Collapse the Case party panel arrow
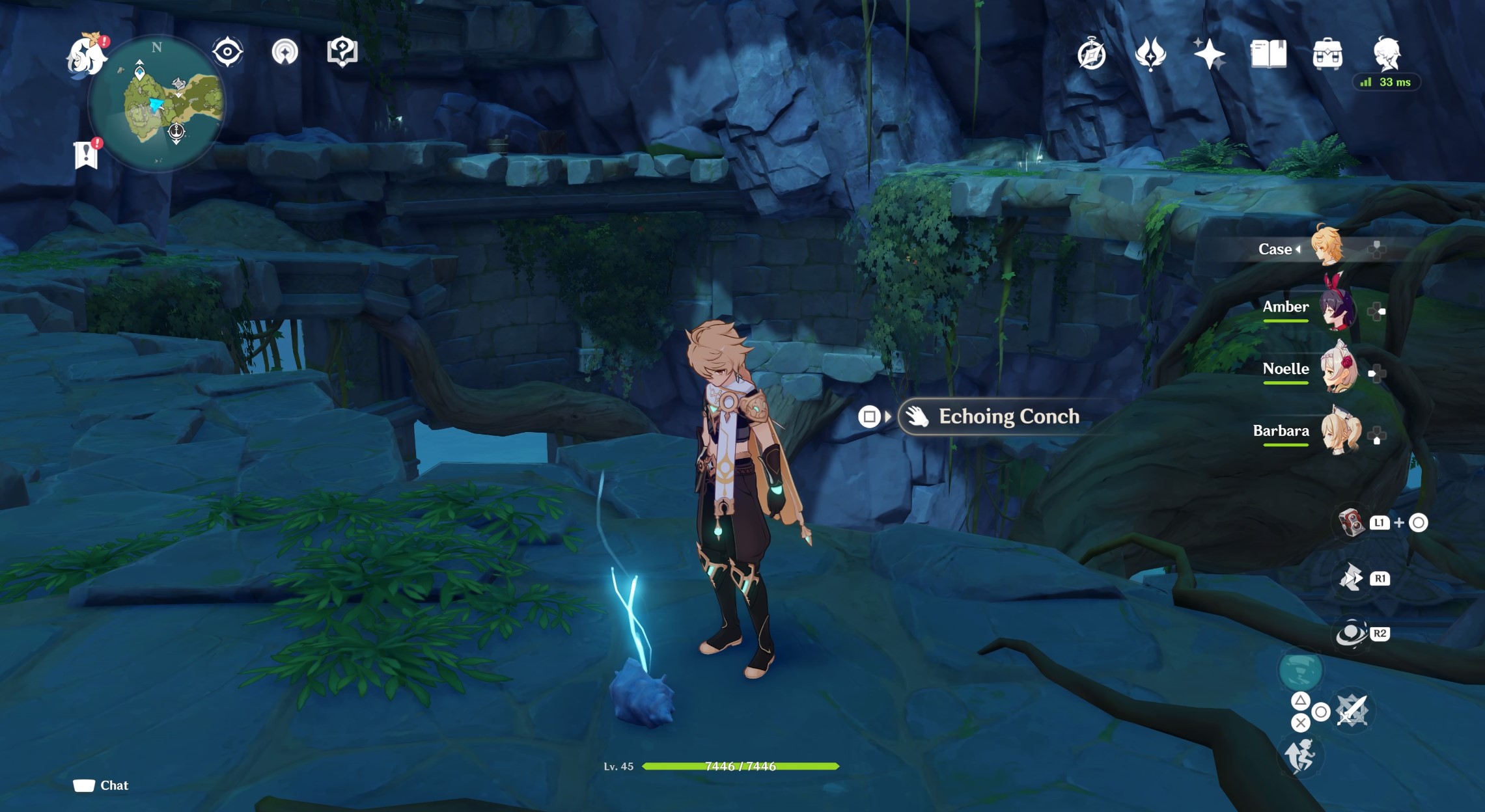This screenshot has height=812, width=1485. [1298, 249]
